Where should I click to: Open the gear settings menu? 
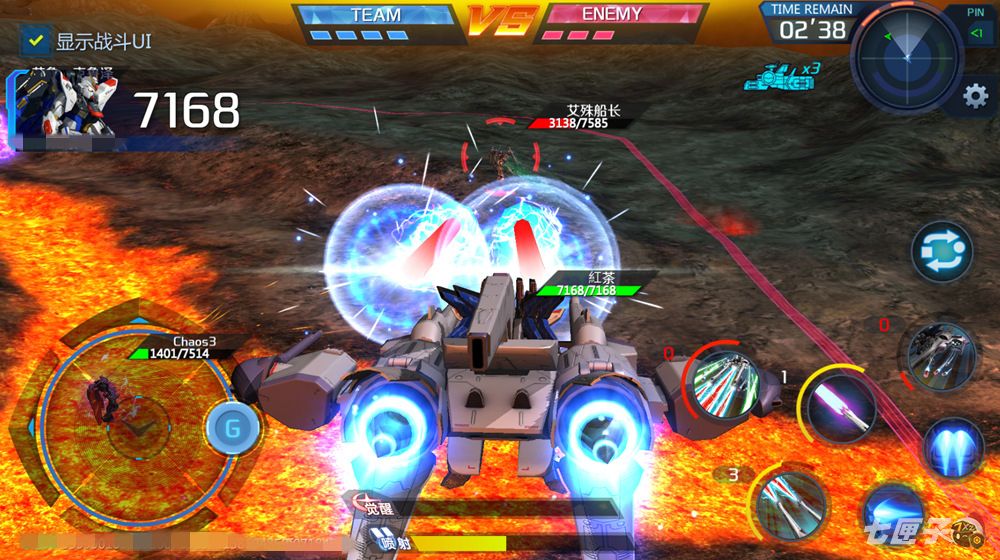(x=974, y=96)
